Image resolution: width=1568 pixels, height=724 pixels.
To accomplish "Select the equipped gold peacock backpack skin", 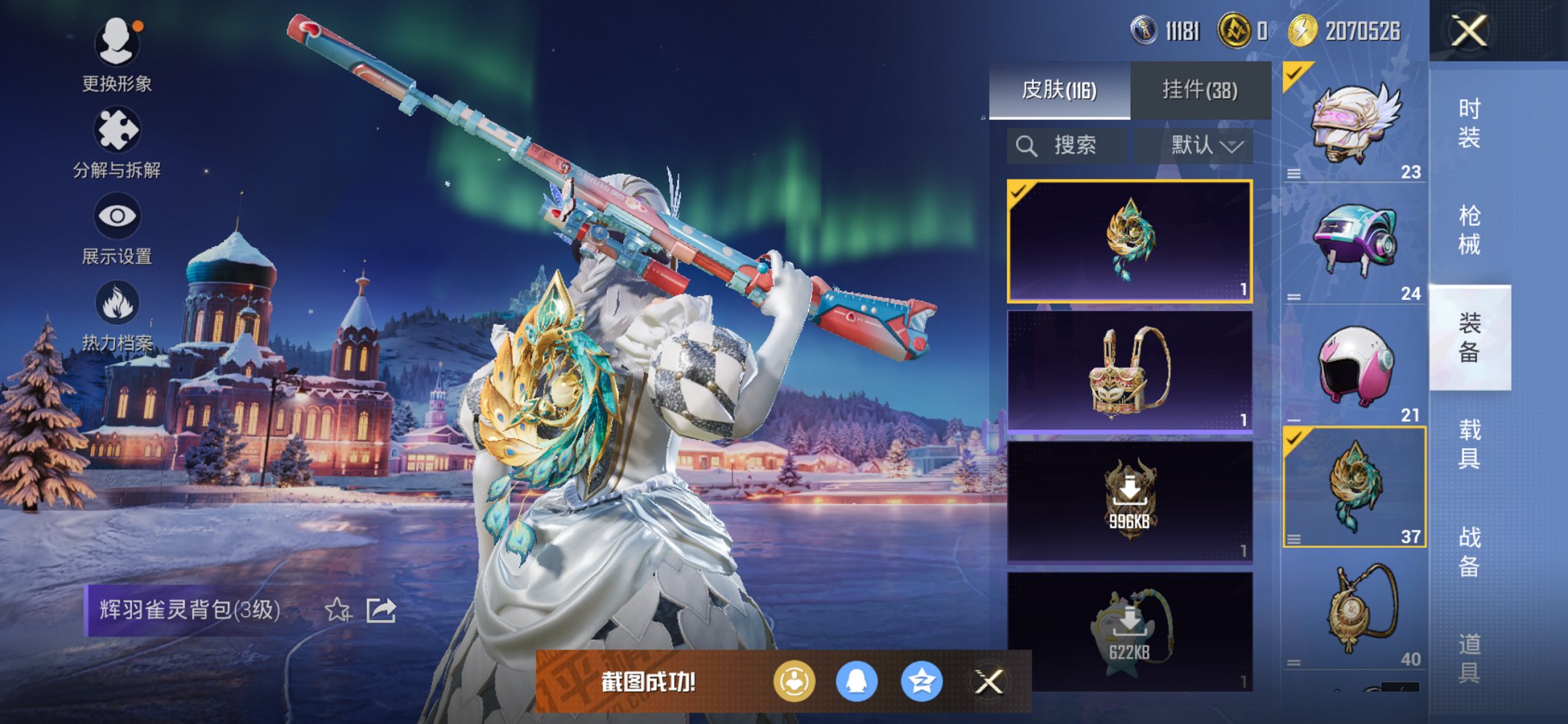I will click(1129, 240).
